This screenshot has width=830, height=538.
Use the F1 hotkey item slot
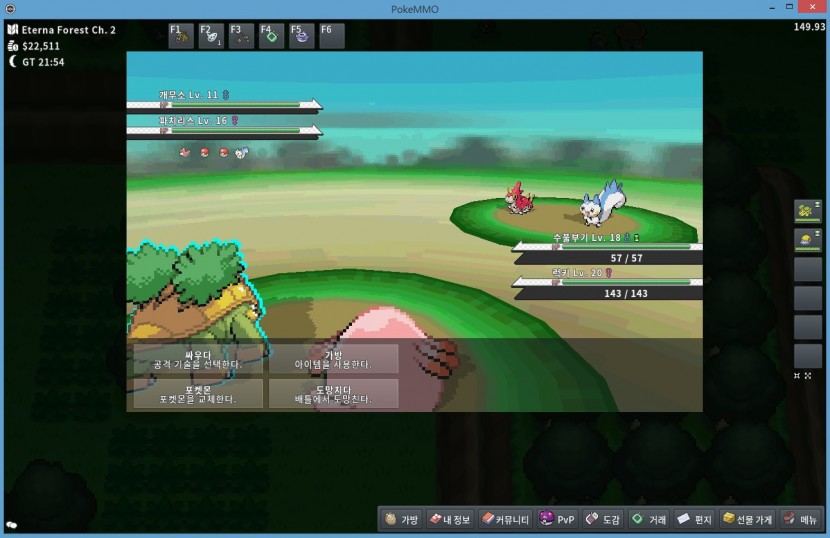click(x=181, y=36)
